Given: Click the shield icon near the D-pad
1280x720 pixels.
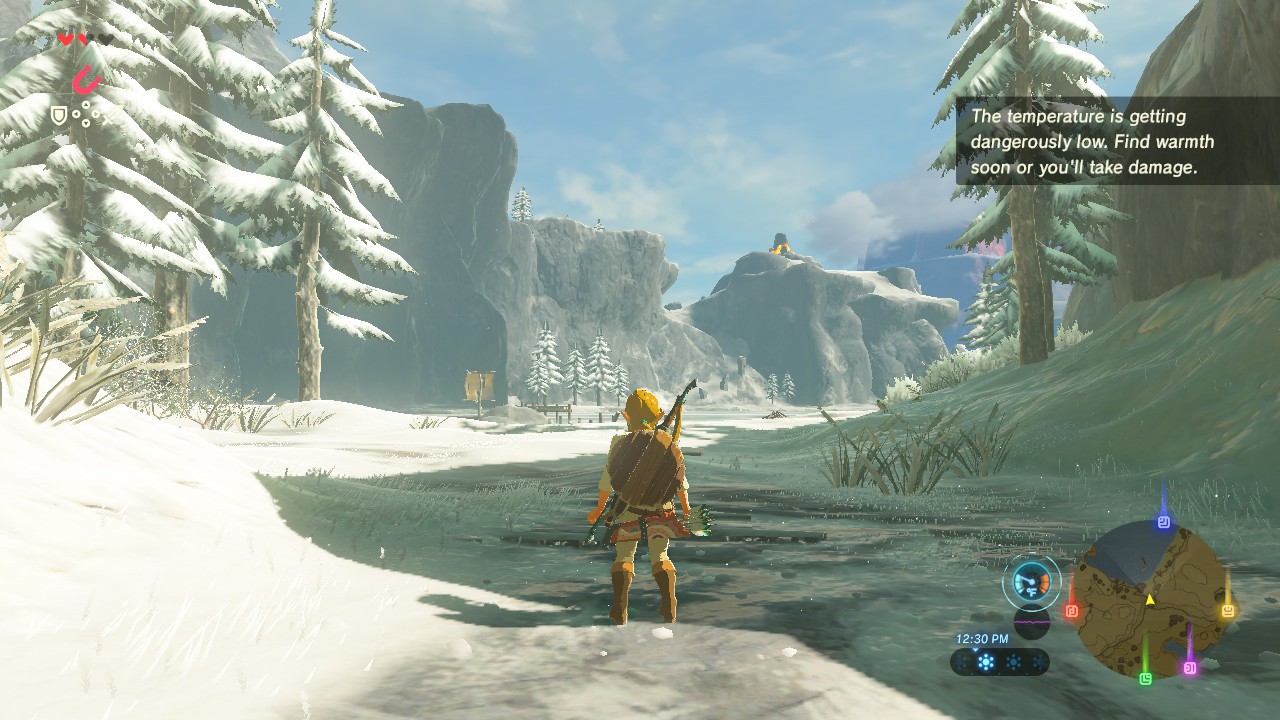Looking at the screenshot, I should click(60, 114).
